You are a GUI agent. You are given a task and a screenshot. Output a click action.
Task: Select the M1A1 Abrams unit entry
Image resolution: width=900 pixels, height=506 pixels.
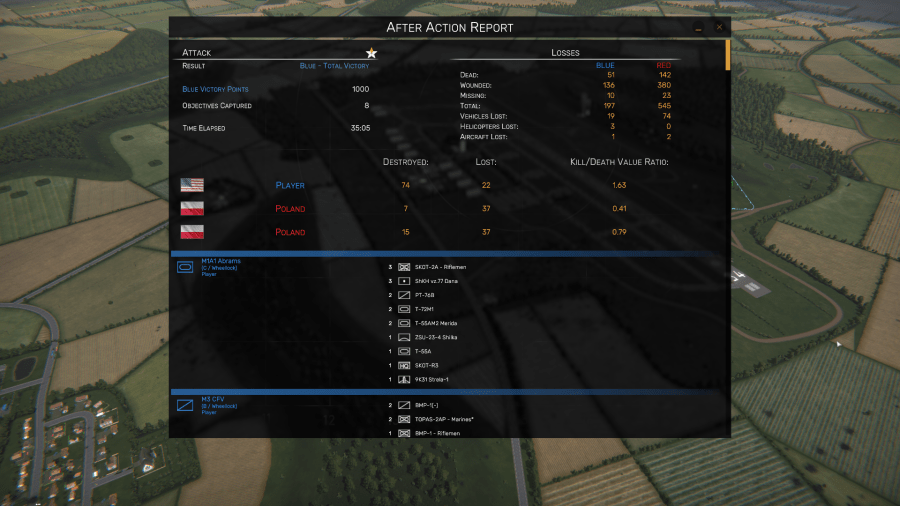pyautogui.click(x=220, y=262)
